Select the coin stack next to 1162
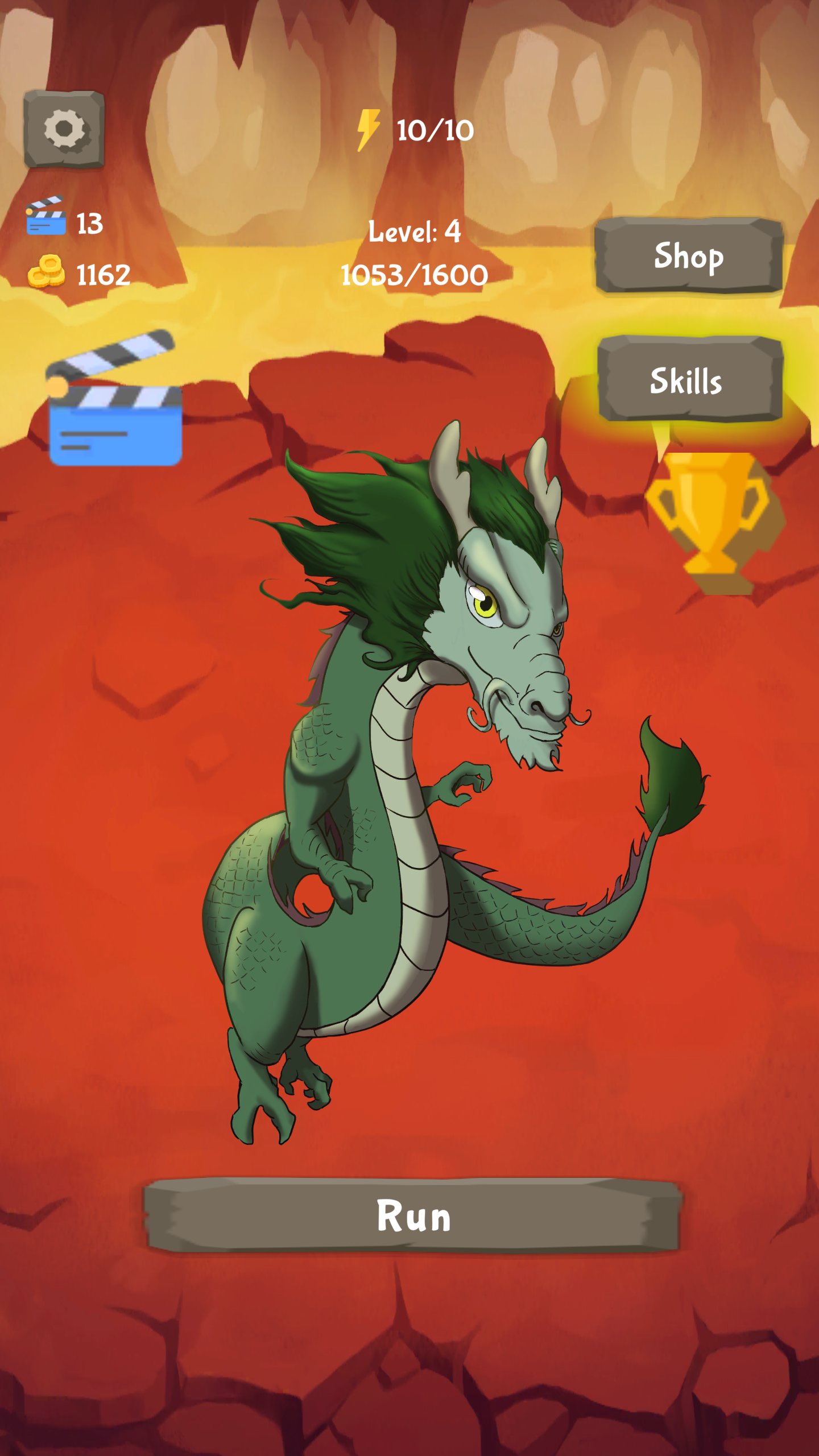Image resolution: width=819 pixels, height=1456 pixels. tap(45, 272)
